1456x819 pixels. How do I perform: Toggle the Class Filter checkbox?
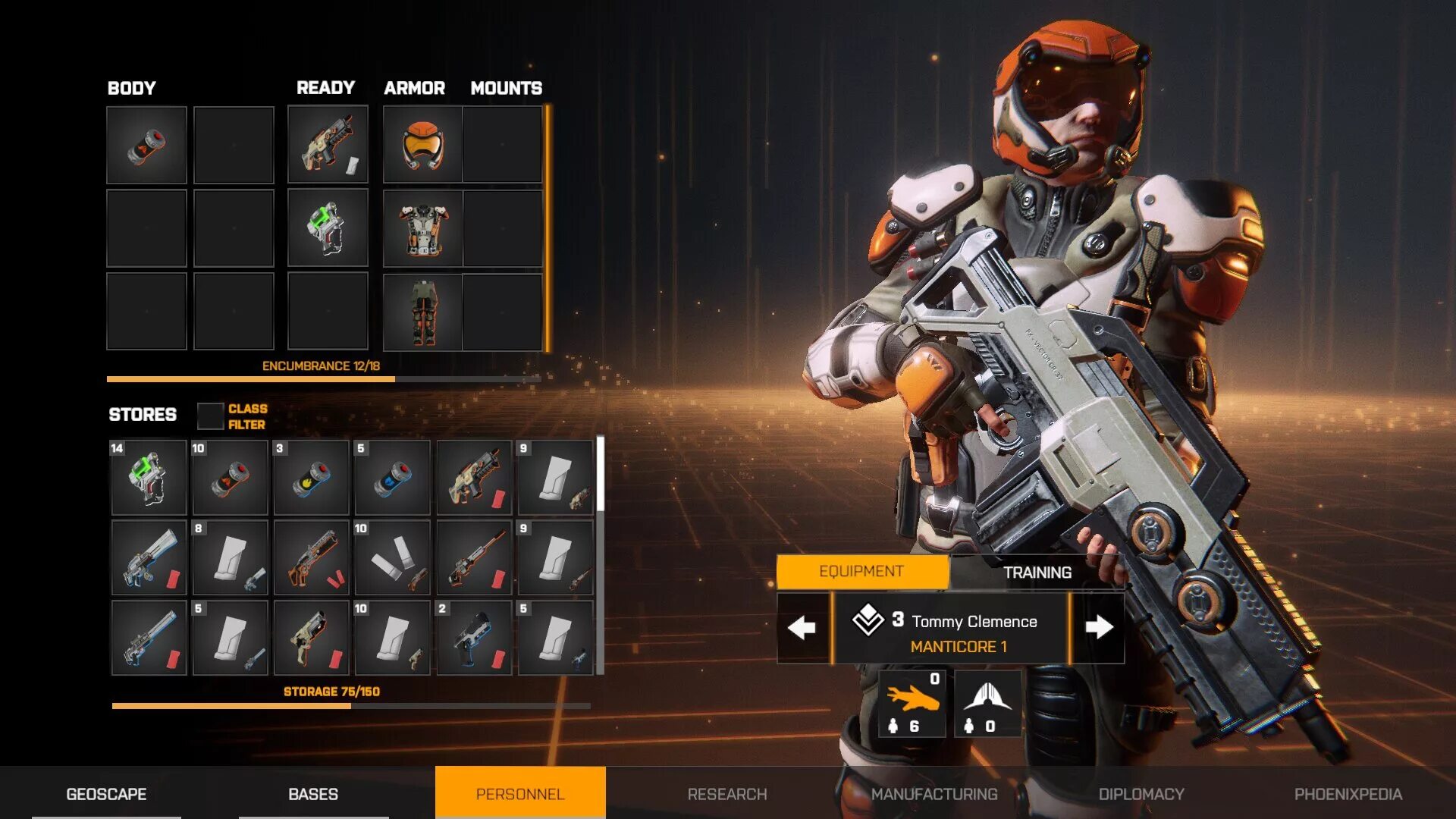(x=210, y=416)
